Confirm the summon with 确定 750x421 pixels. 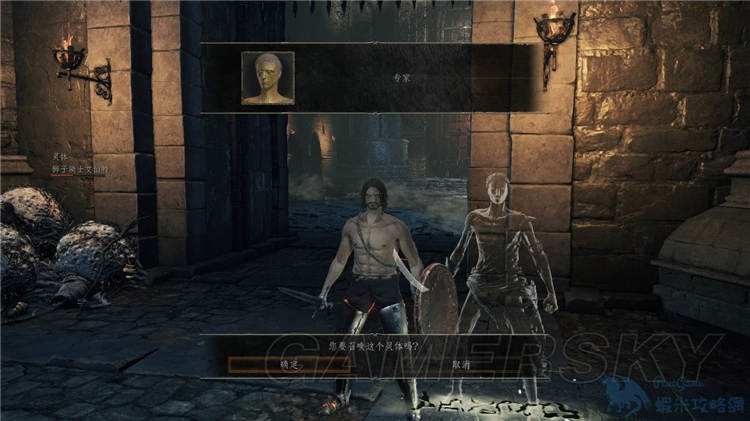[289, 365]
